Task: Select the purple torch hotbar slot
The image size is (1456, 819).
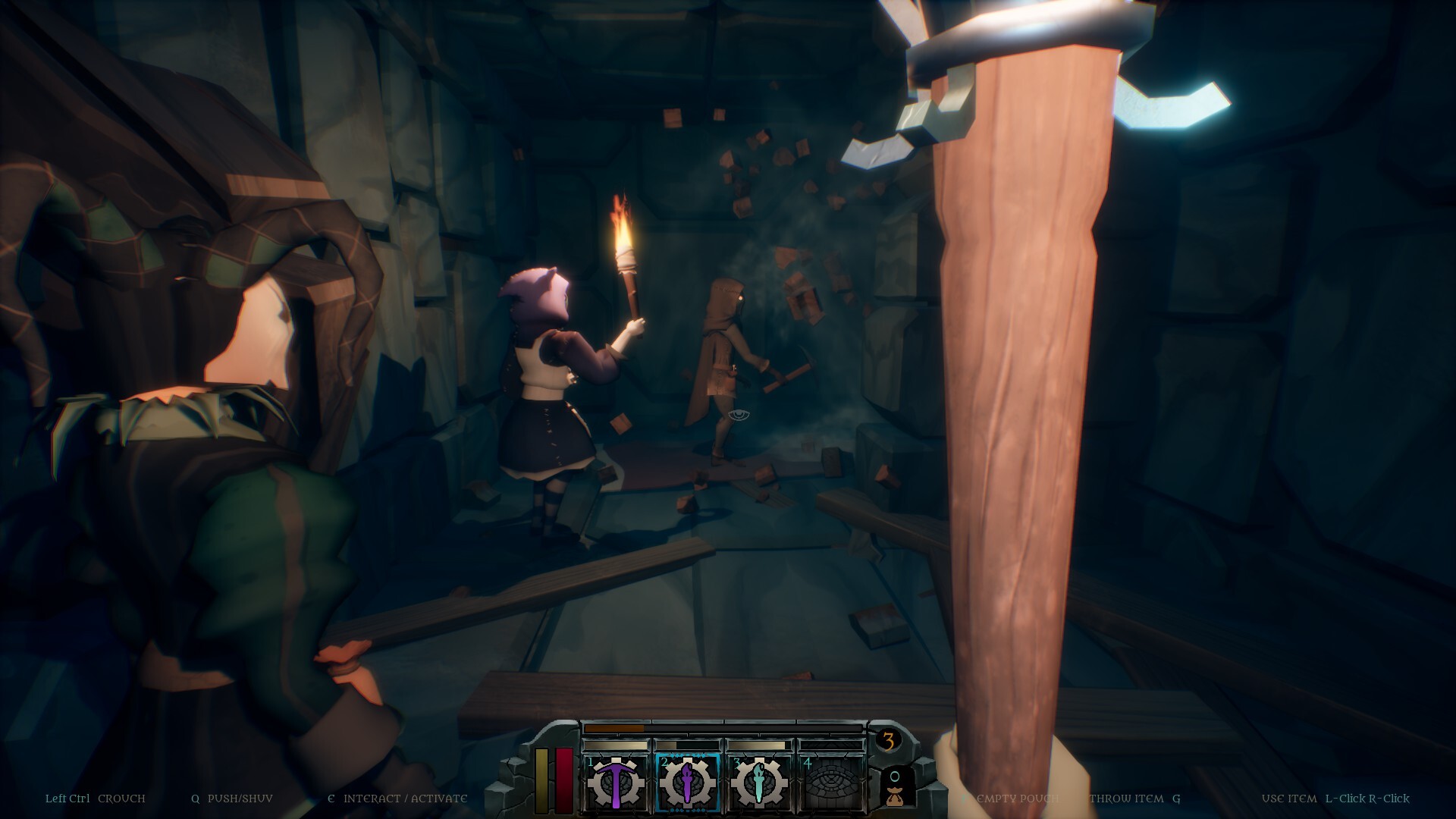Action: (687, 783)
